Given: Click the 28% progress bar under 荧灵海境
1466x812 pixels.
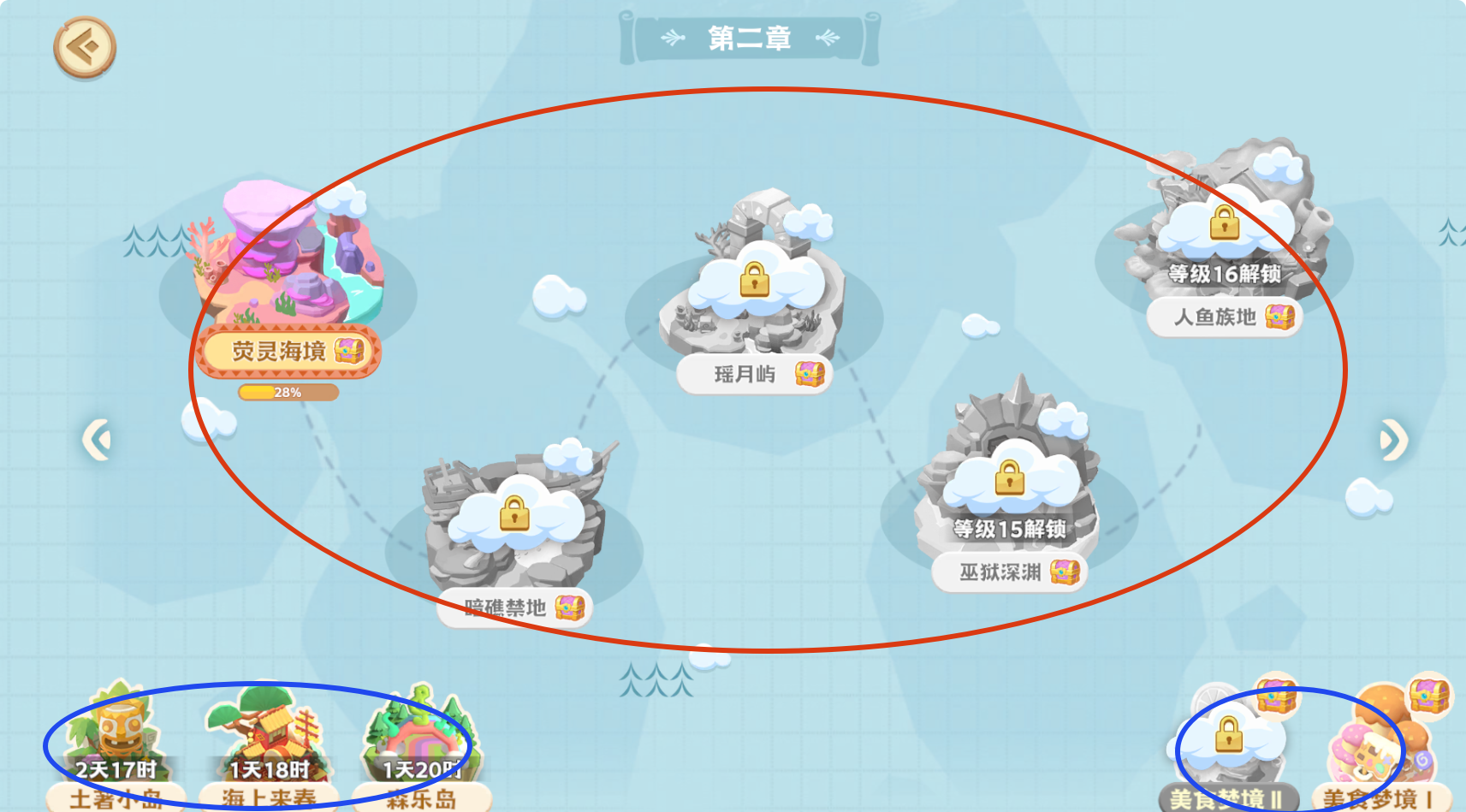Looking at the screenshot, I should pos(288,393).
